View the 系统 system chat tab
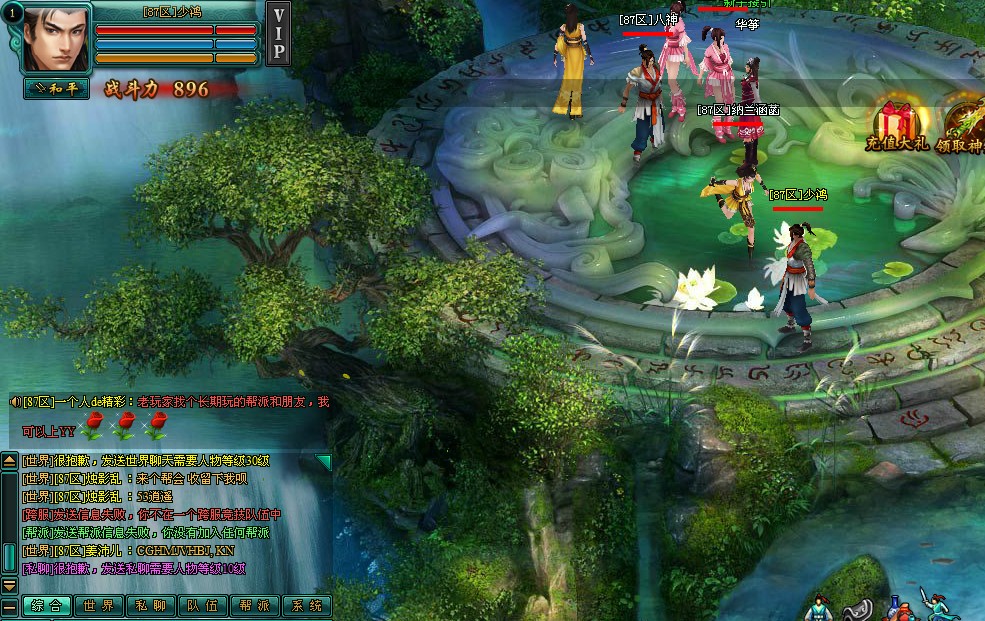Screen dimensions: 985x621 (x=306, y=606)
